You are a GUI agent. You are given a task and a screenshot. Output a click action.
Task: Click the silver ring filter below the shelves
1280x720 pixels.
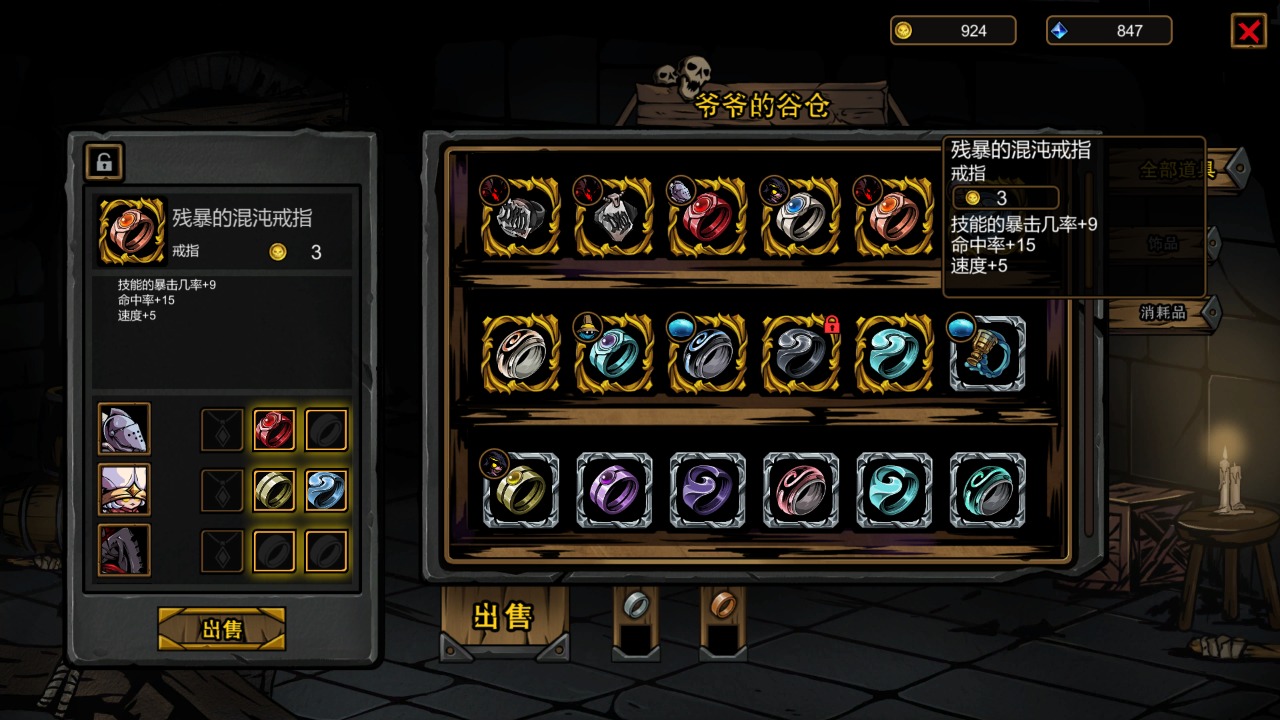[x=636, y=605]
